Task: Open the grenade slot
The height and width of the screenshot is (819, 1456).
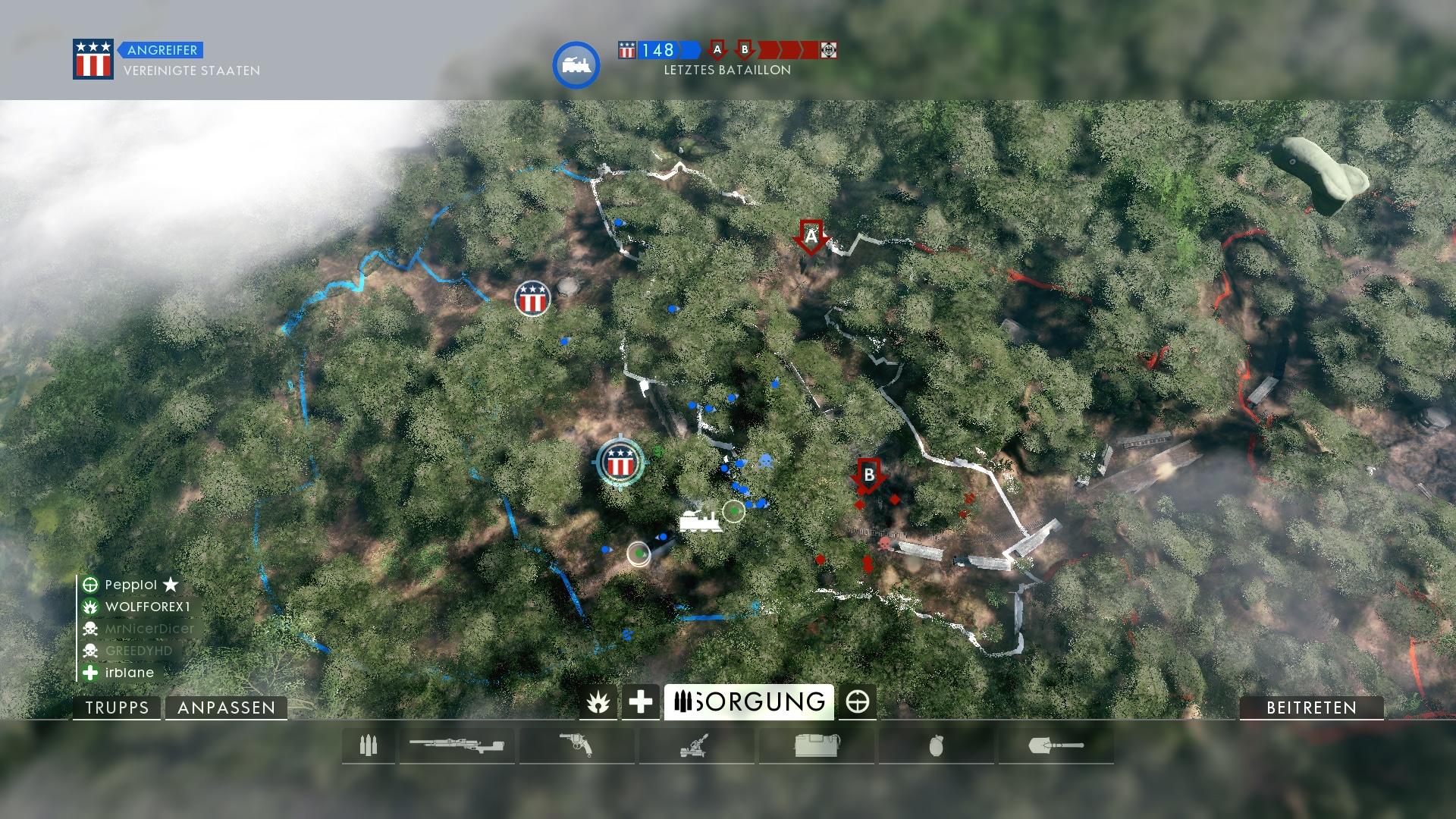Action: [x=936, y=746]
